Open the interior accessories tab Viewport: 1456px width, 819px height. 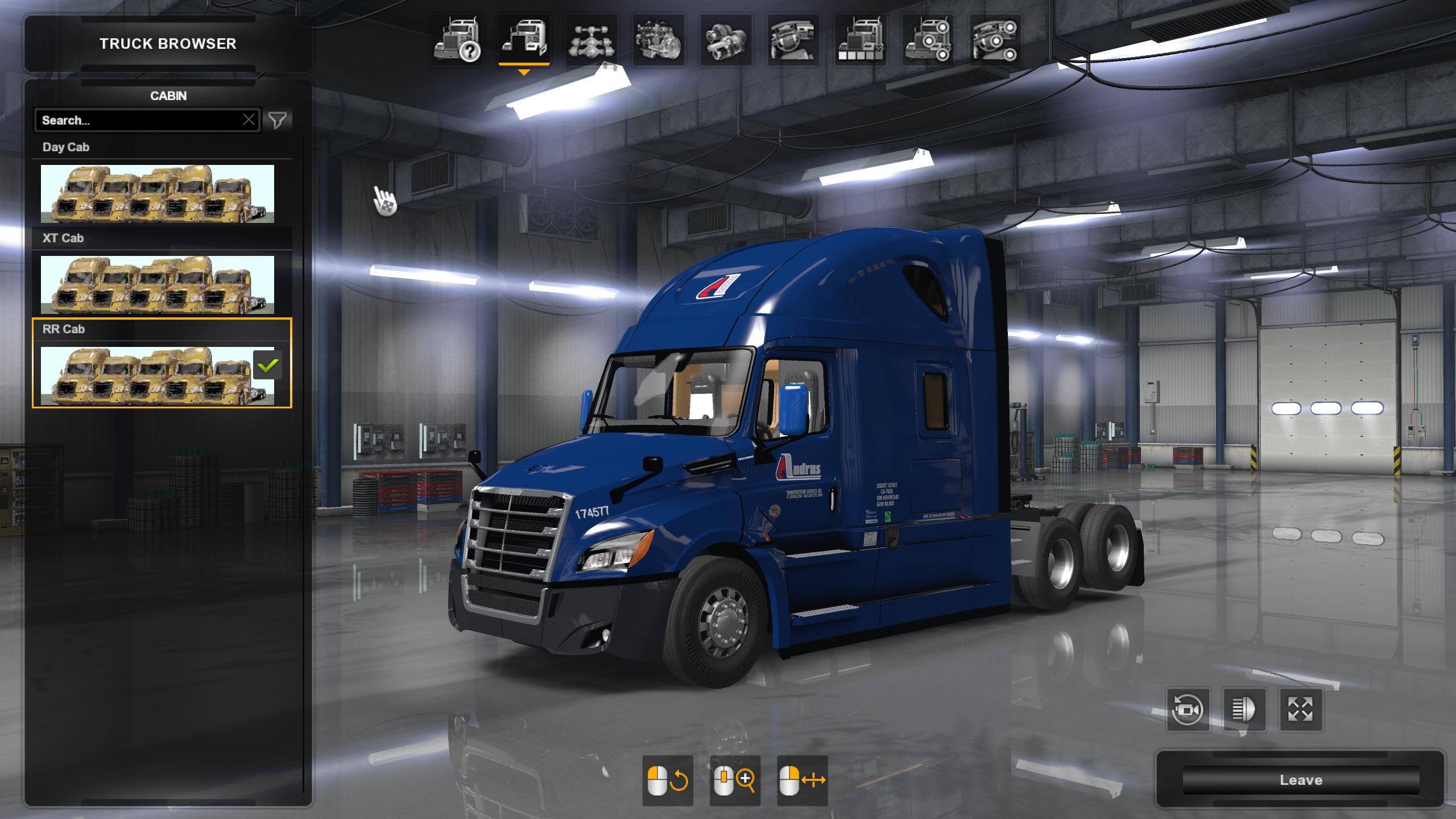(x=995, y=40)
